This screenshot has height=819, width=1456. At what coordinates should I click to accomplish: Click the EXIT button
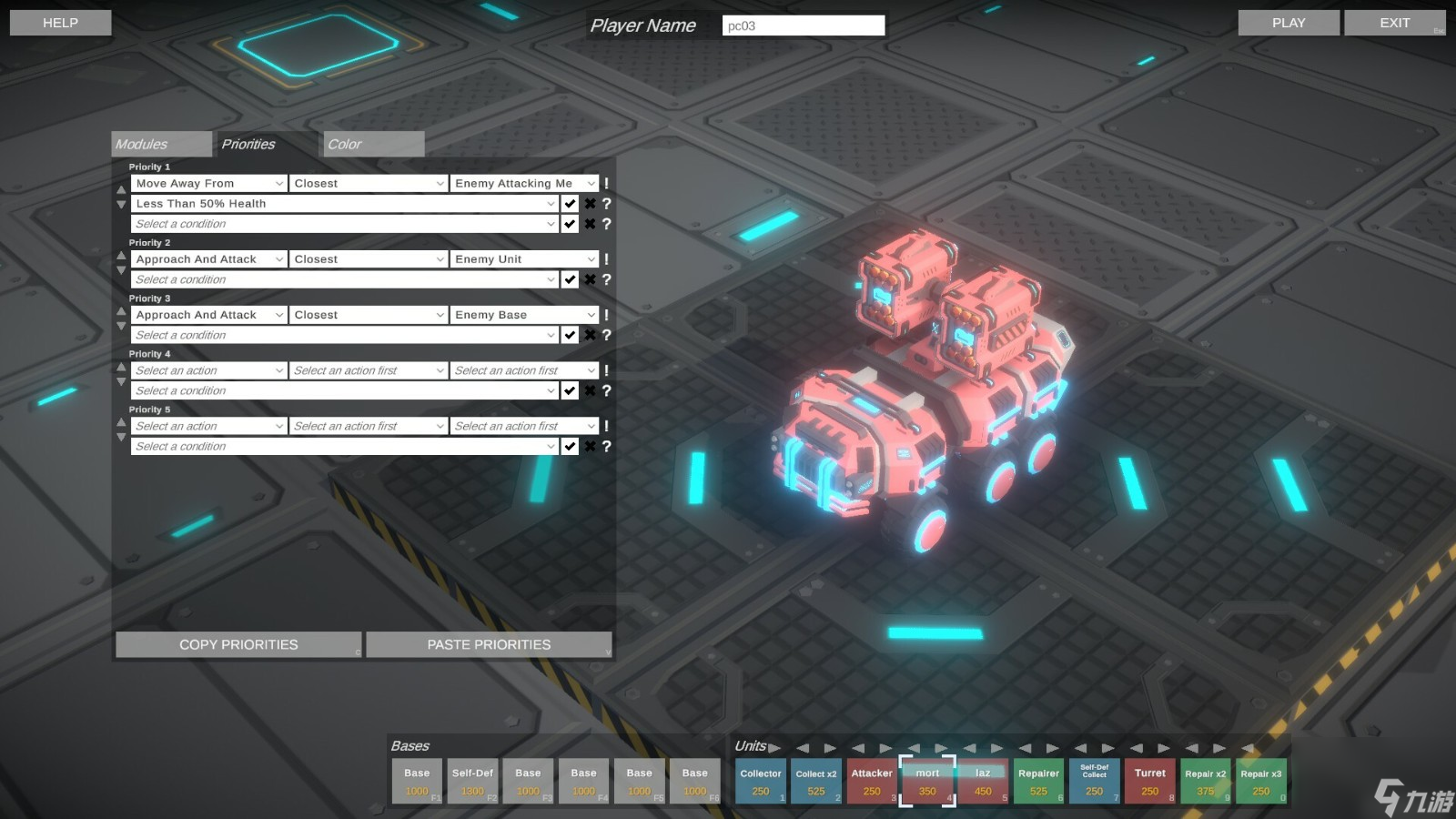click(1394, 23)
